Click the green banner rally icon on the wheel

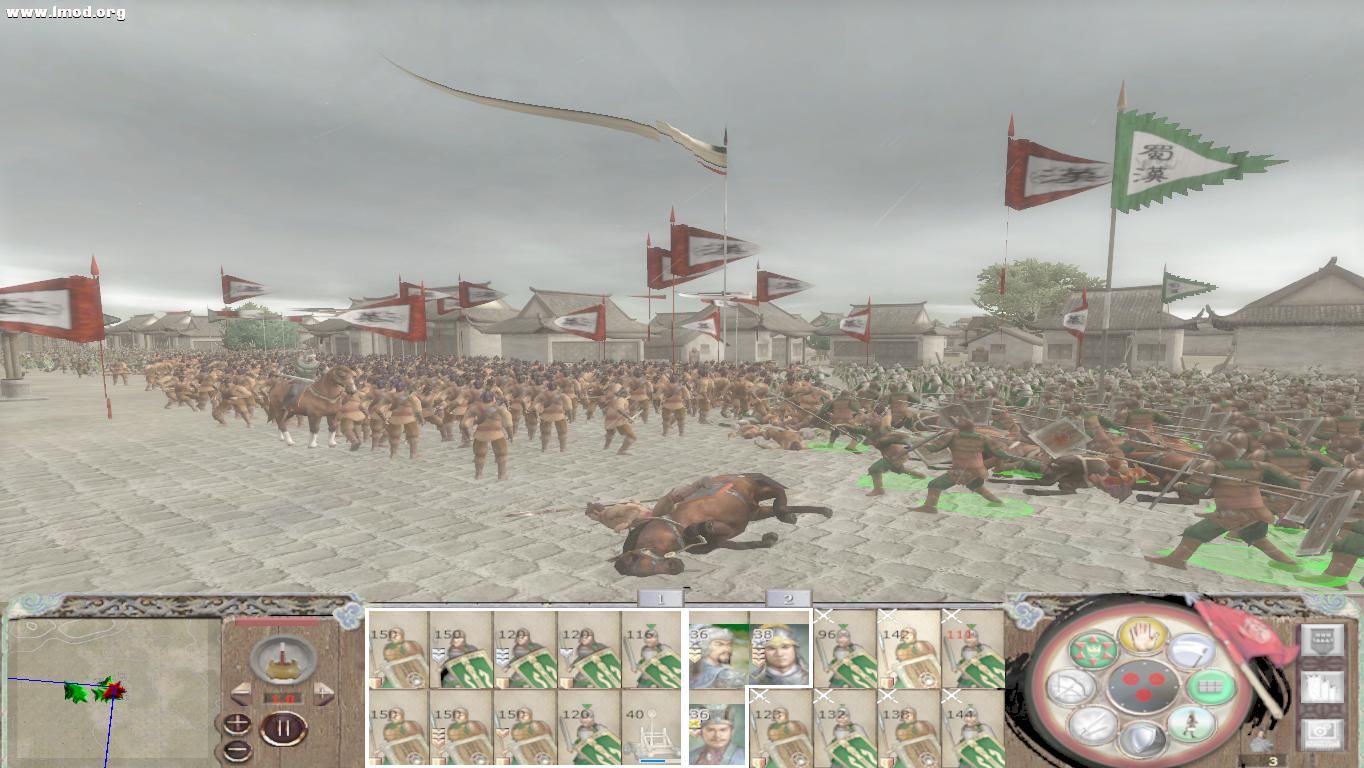tap(1093, 650)
